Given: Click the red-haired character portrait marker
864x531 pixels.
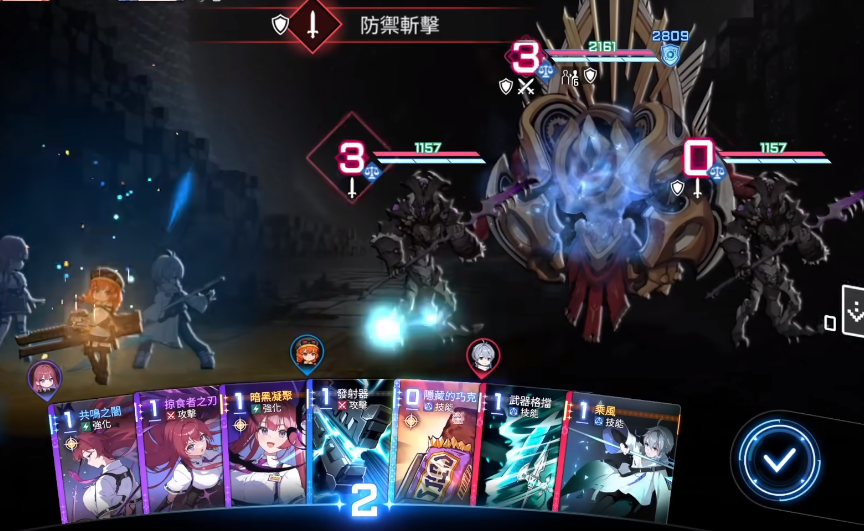Looking at the screenshot, I should [45, 378].
